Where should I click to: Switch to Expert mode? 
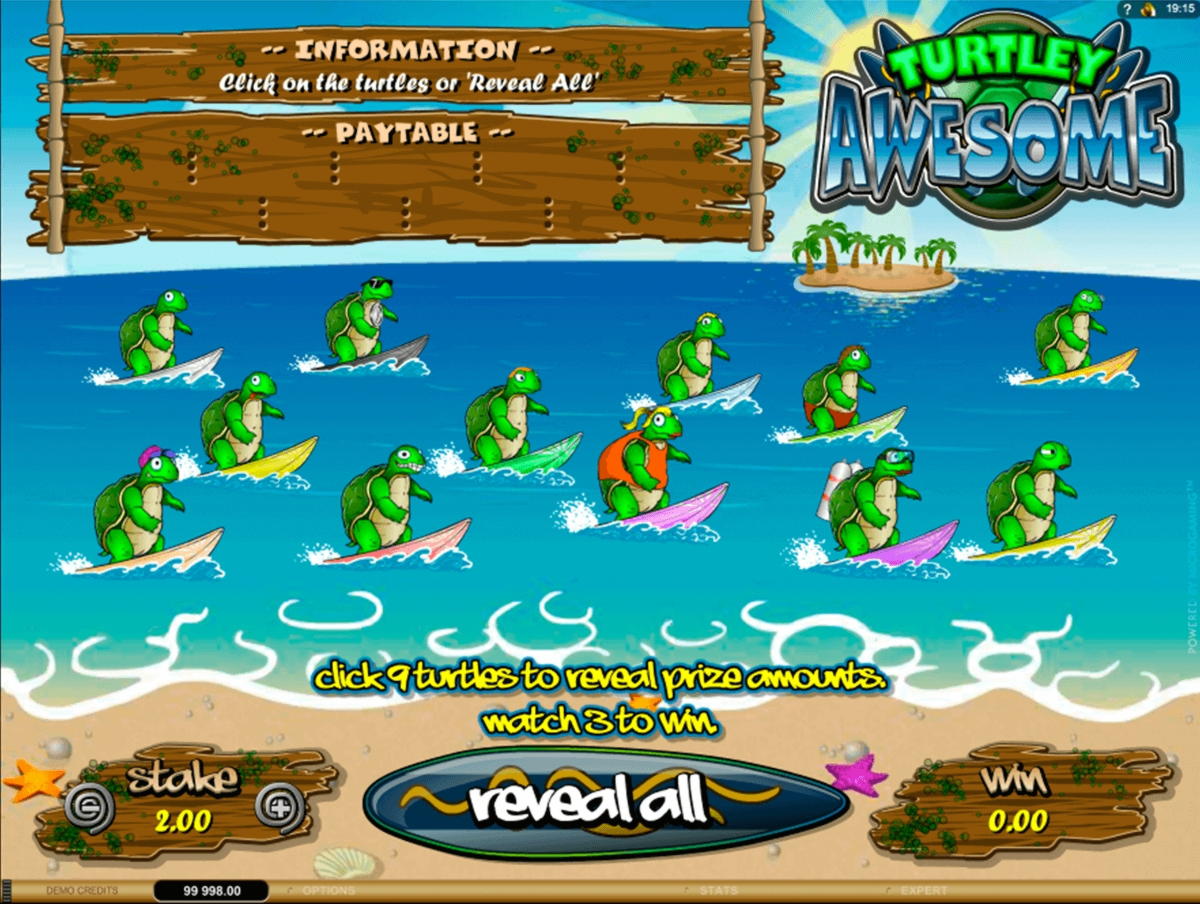(923, 890)
